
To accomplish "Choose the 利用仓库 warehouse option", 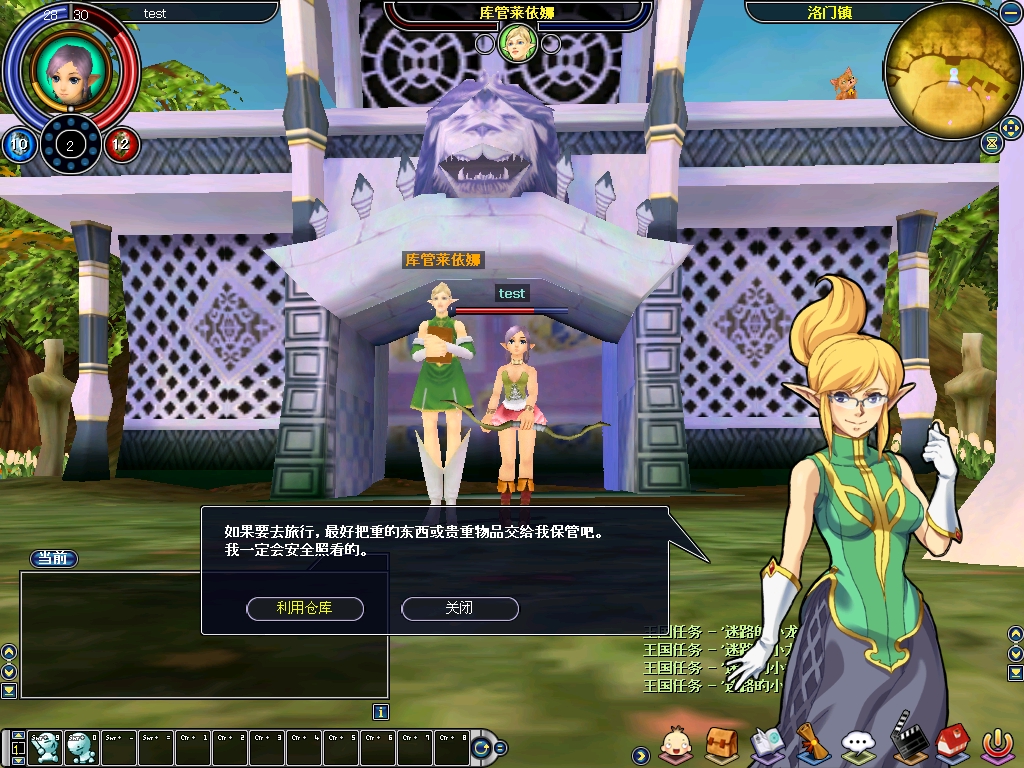I will pos(304,608).
